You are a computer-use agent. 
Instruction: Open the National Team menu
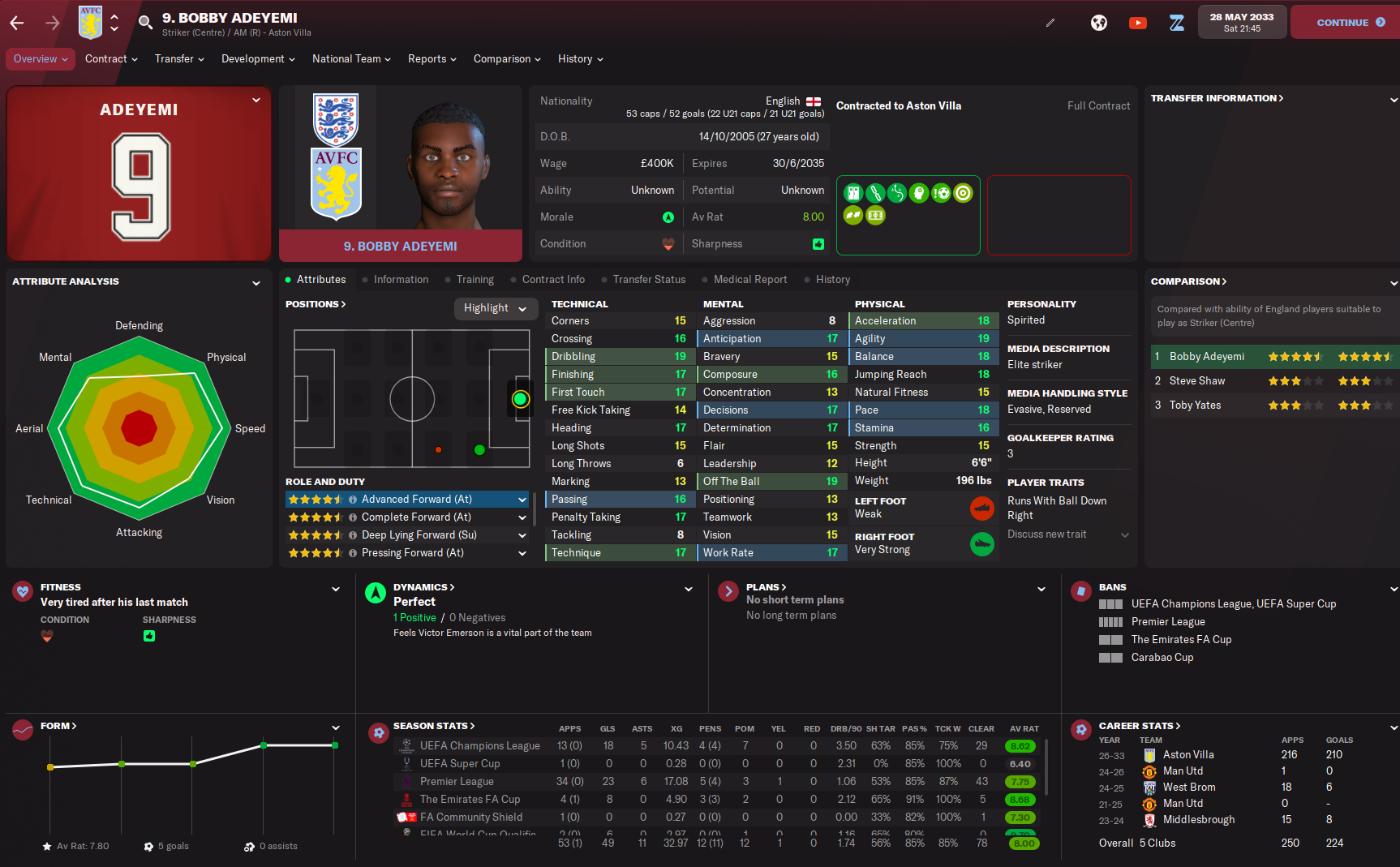coord(351,59)
